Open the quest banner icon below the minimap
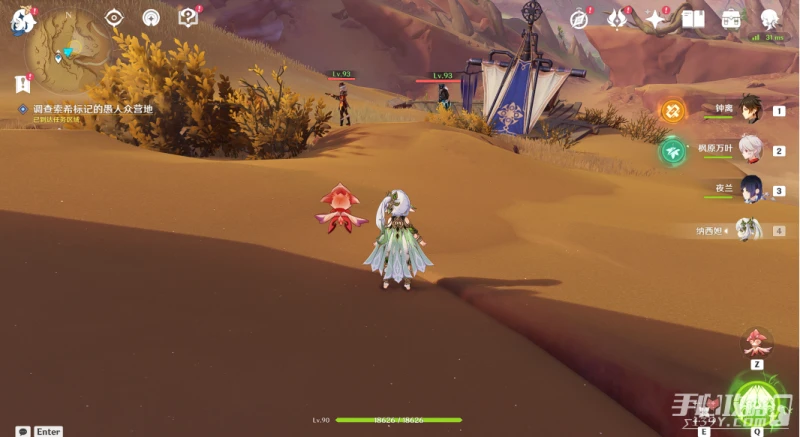800x437 pixels. [22, 85]
